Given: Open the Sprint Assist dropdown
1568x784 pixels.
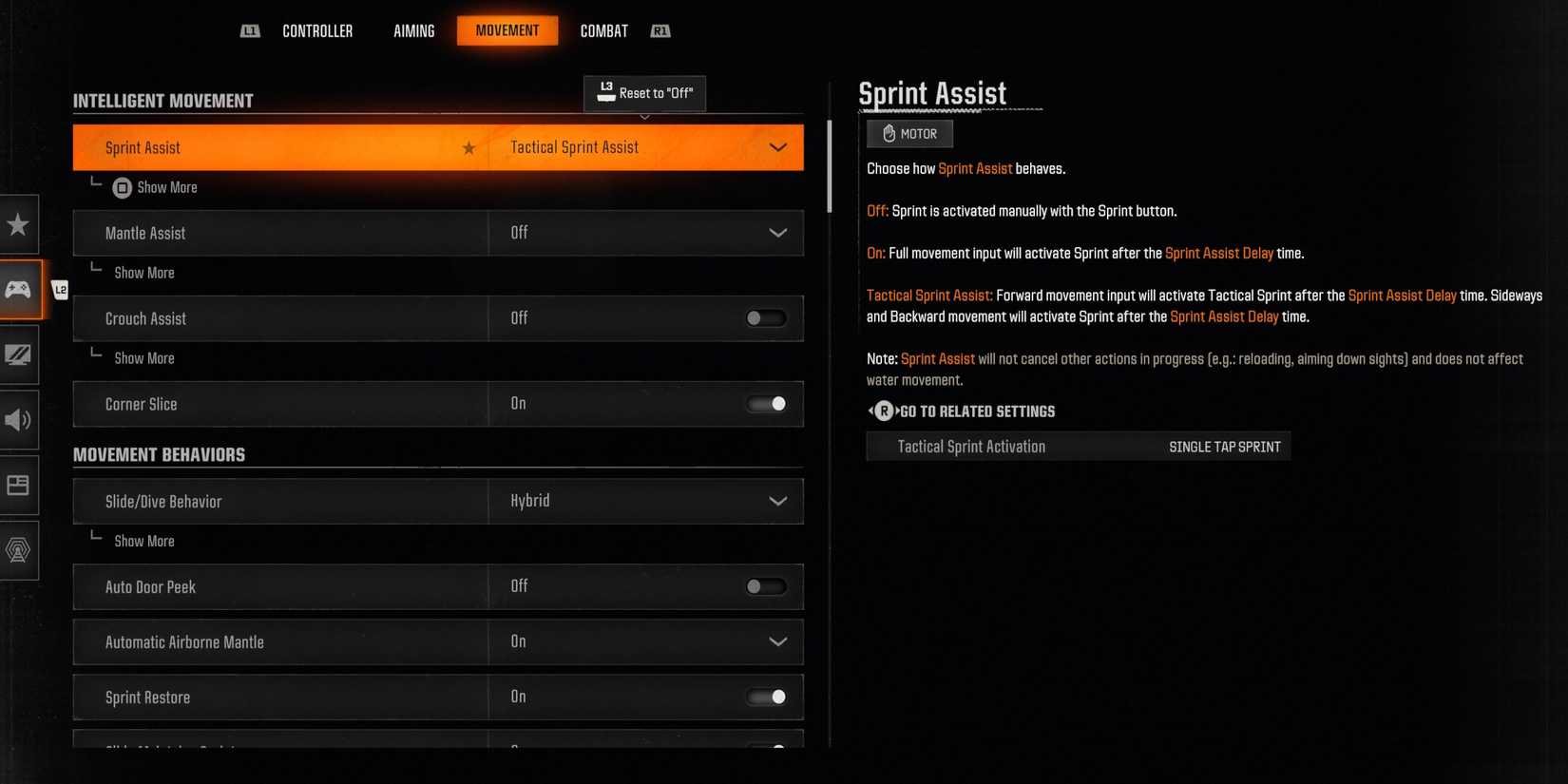Looking at the screenshot, I should pos(777,147).
